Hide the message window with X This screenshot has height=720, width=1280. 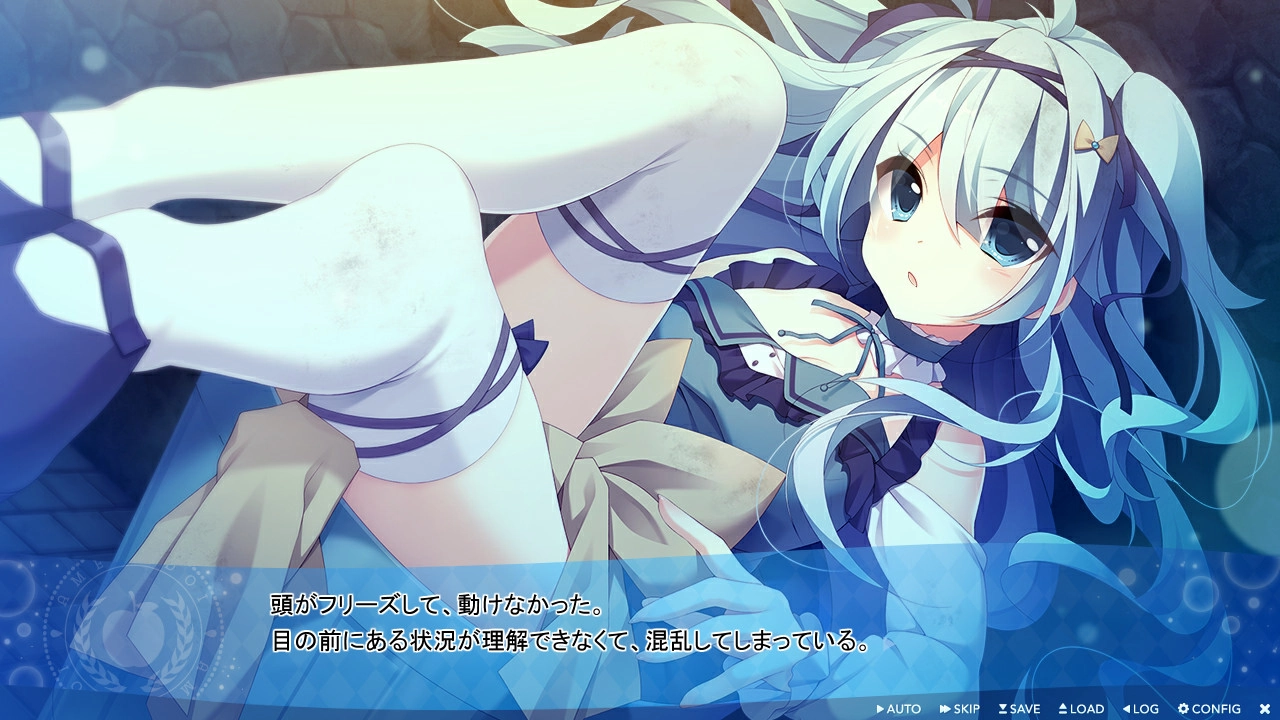(x=1264, y=709)
